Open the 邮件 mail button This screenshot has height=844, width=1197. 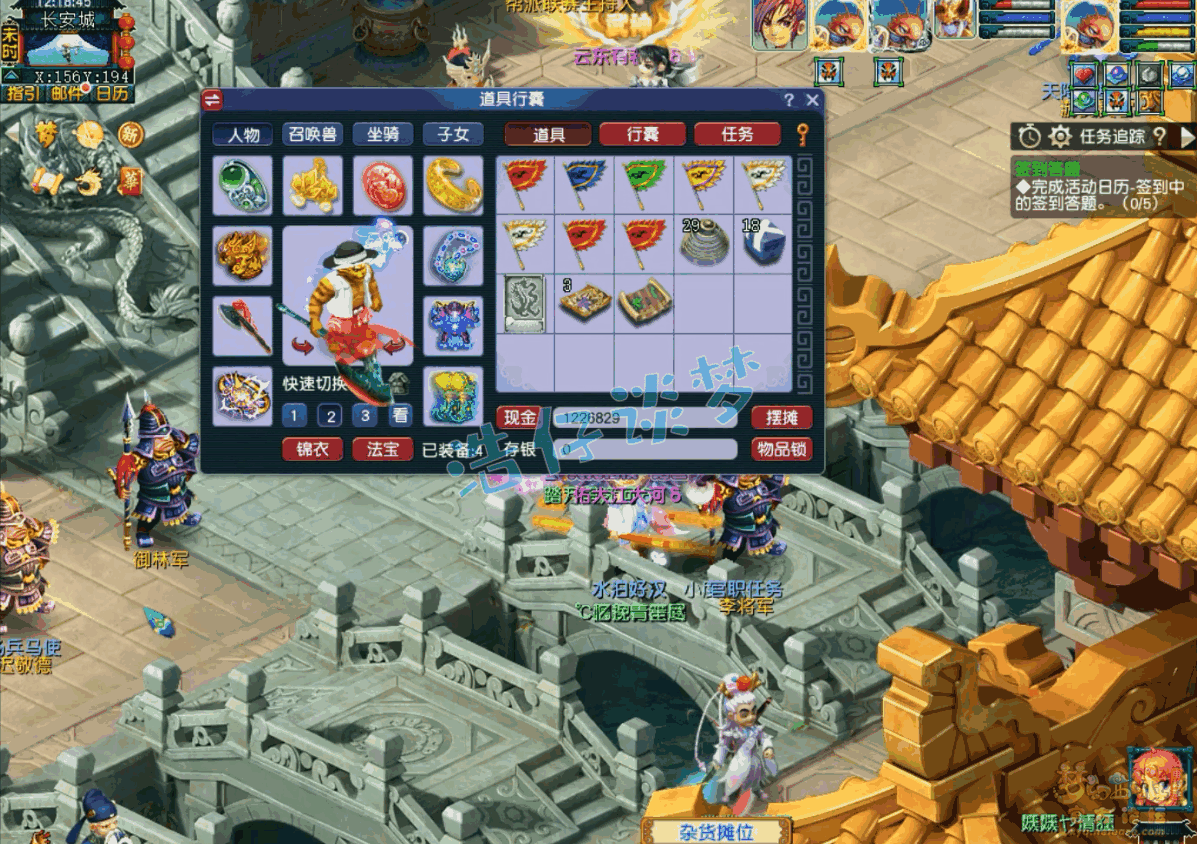pyautogui.click(x=67, y=93)
